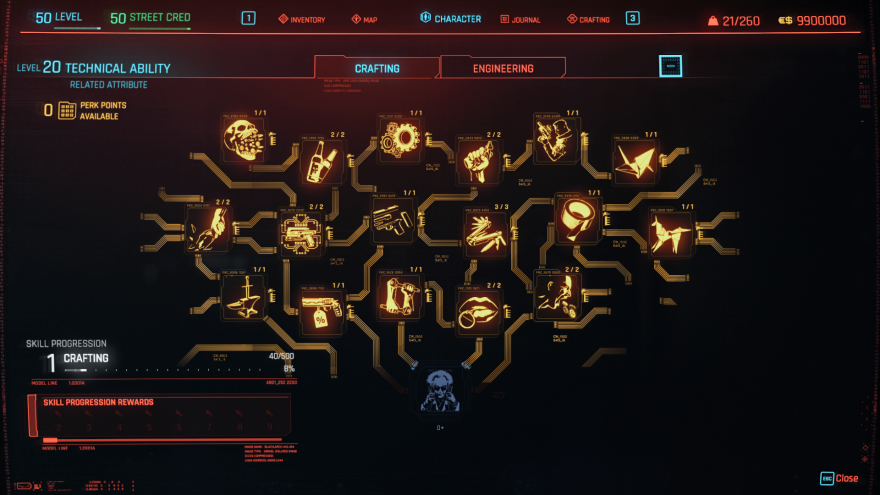Go to the Journal section
Image resolution: width=880 pixels, height=495 pixels.
(519, 19)
